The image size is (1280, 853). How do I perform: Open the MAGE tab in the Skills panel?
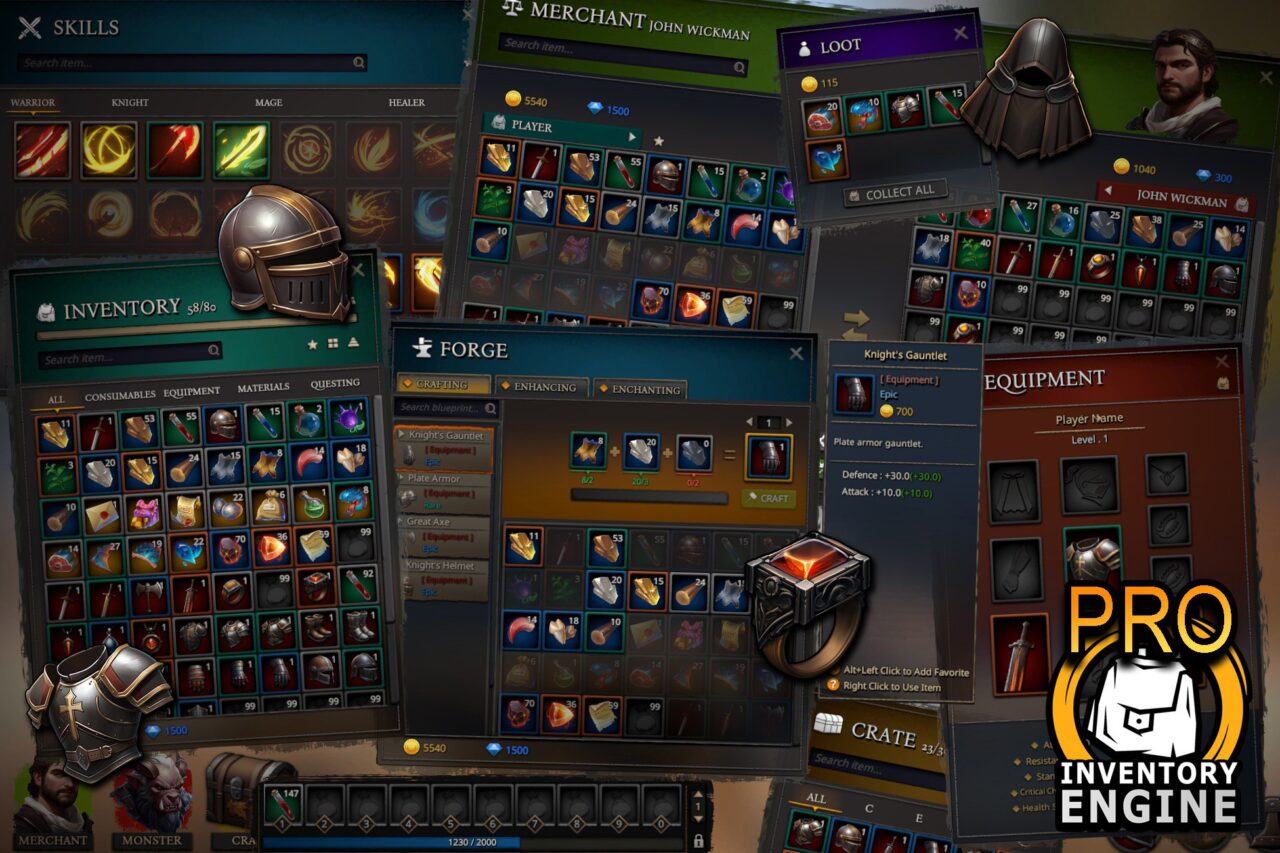coord(267,102)
